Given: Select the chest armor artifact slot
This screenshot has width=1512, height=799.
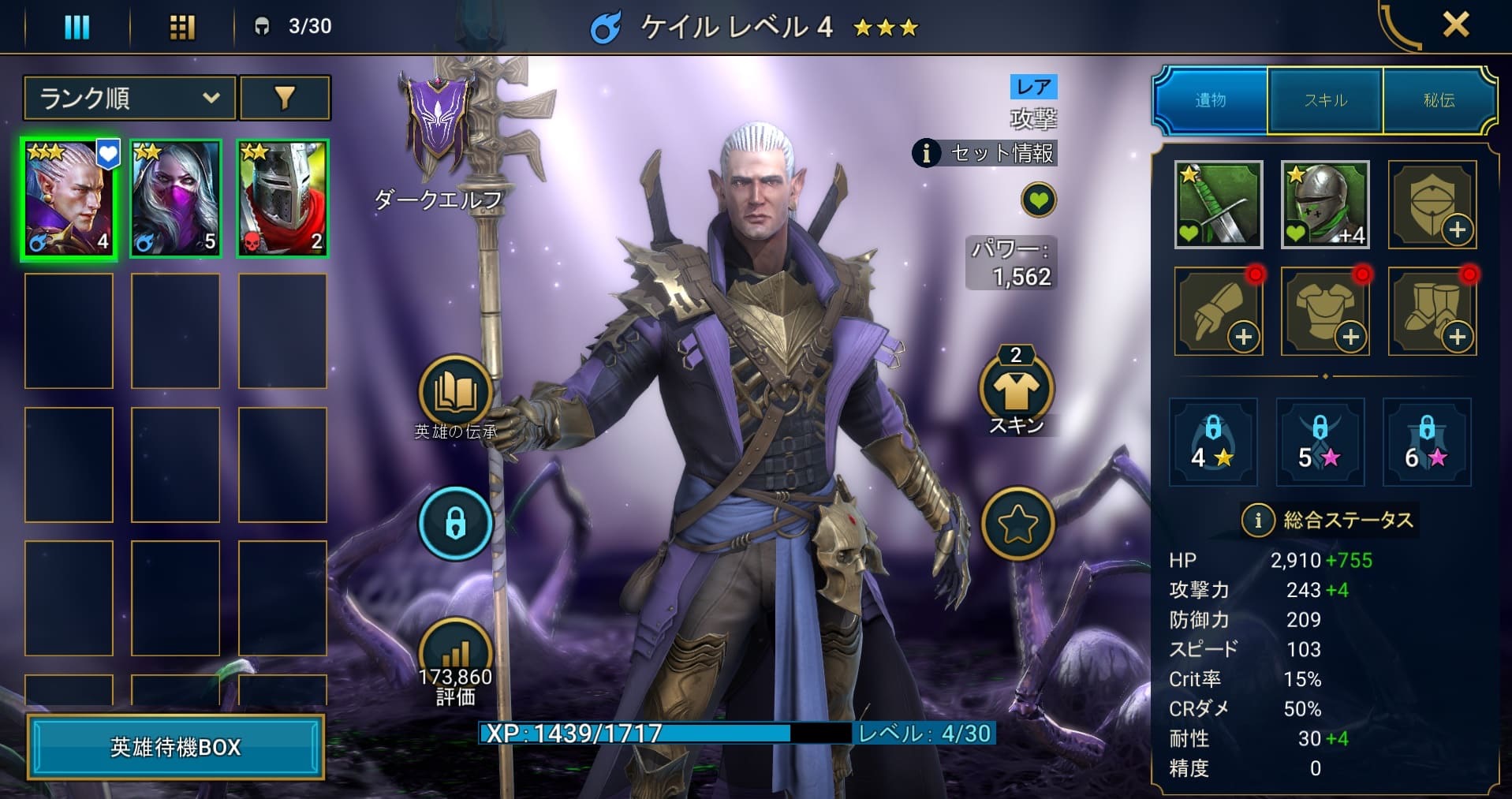Looking at the screenshot, I should (x=1324, y=311).
